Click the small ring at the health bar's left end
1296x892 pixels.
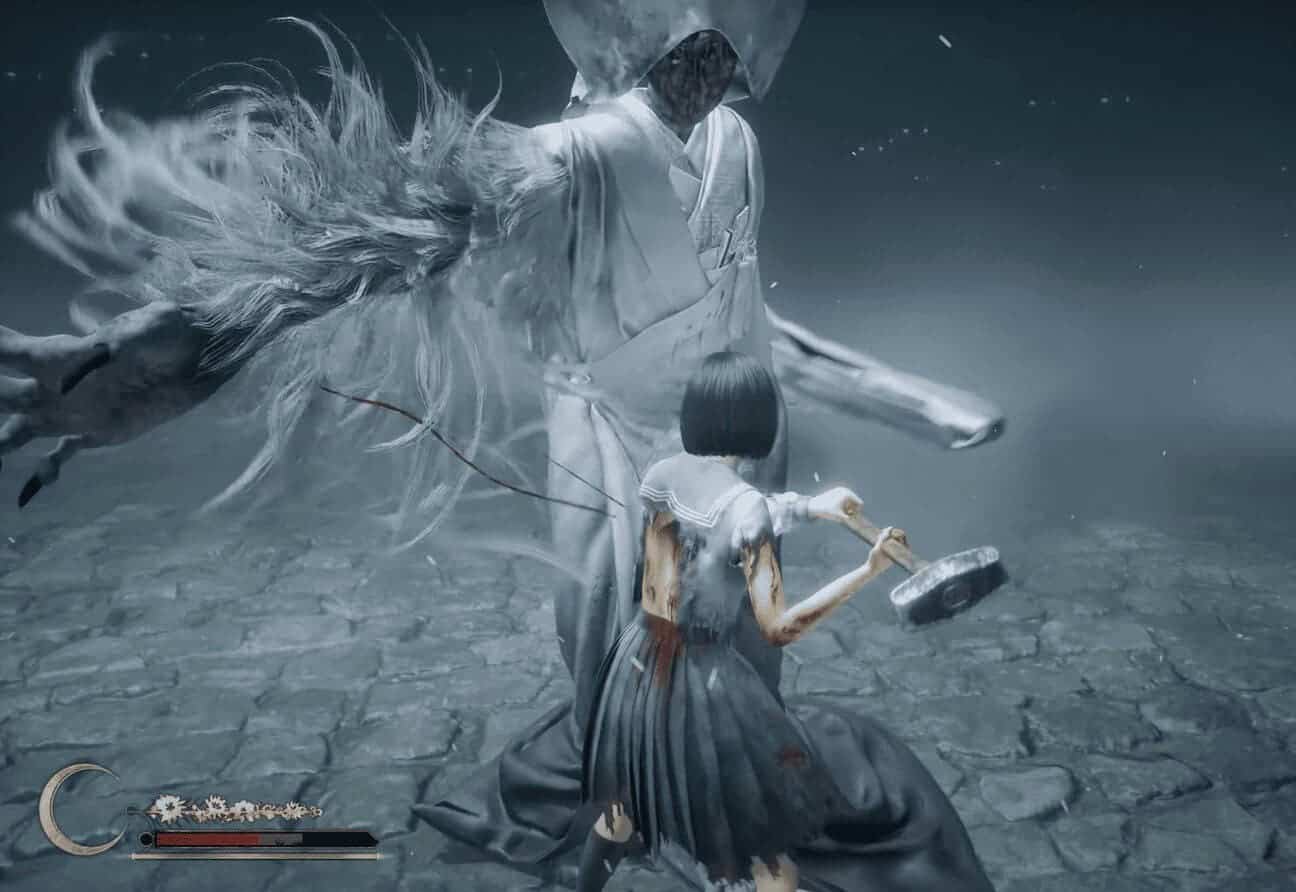tap(145, 837)
